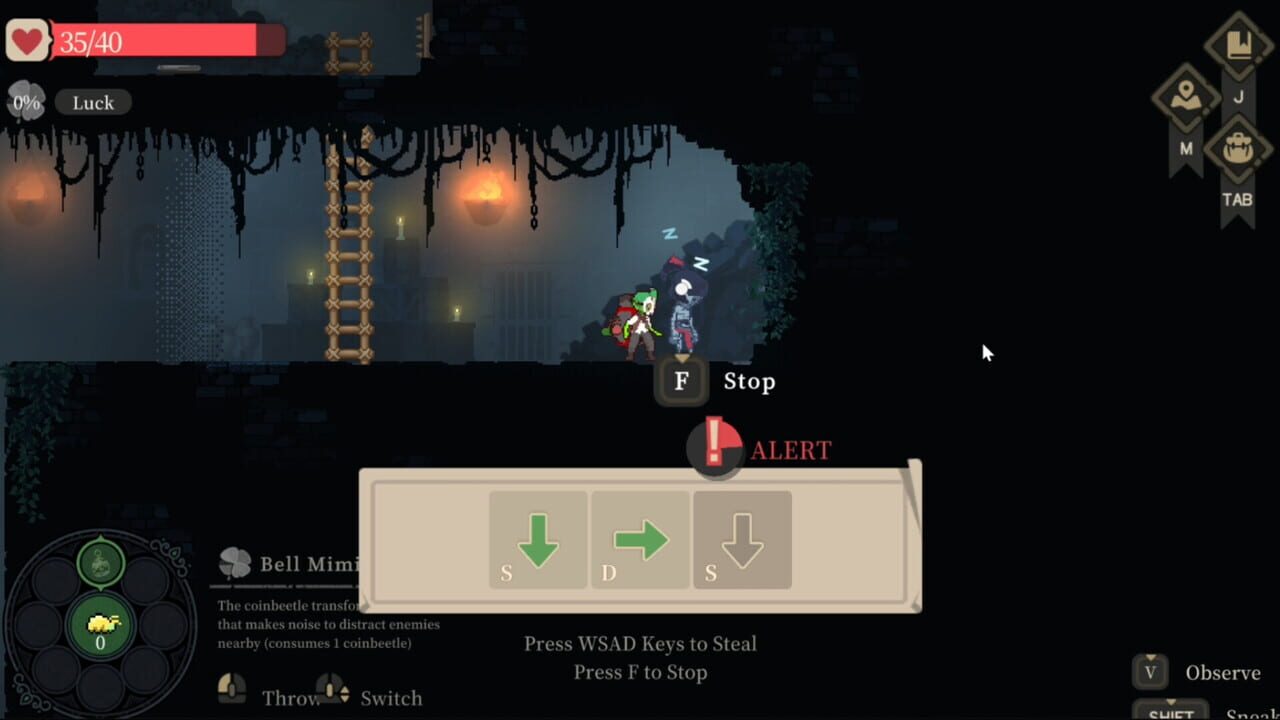Select the coinbeetle icon in the item wheel
The height and width of the screenshot is (720, 1280).
(99, 625)
